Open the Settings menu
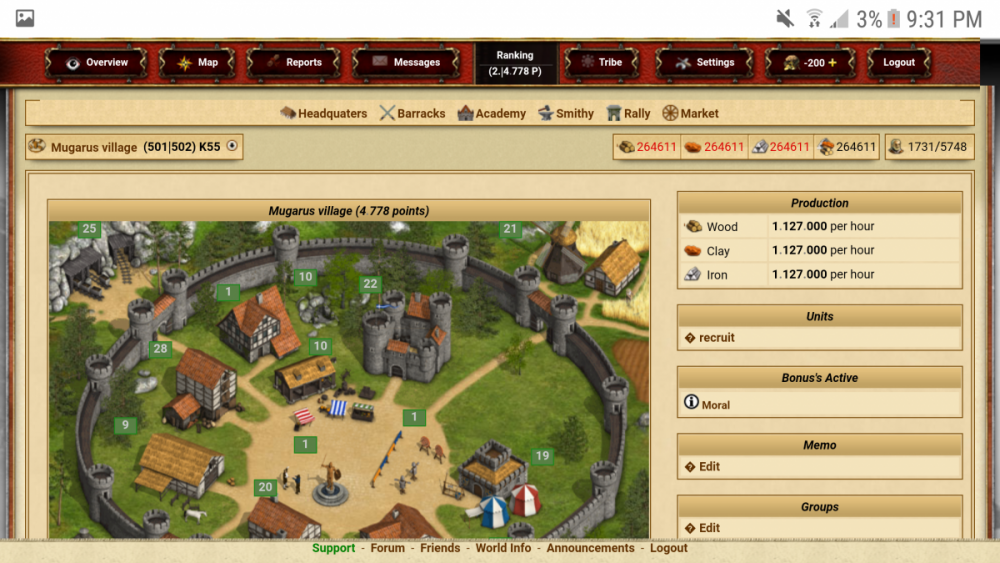Viewport: 1000px width, 563px height. 705,62
